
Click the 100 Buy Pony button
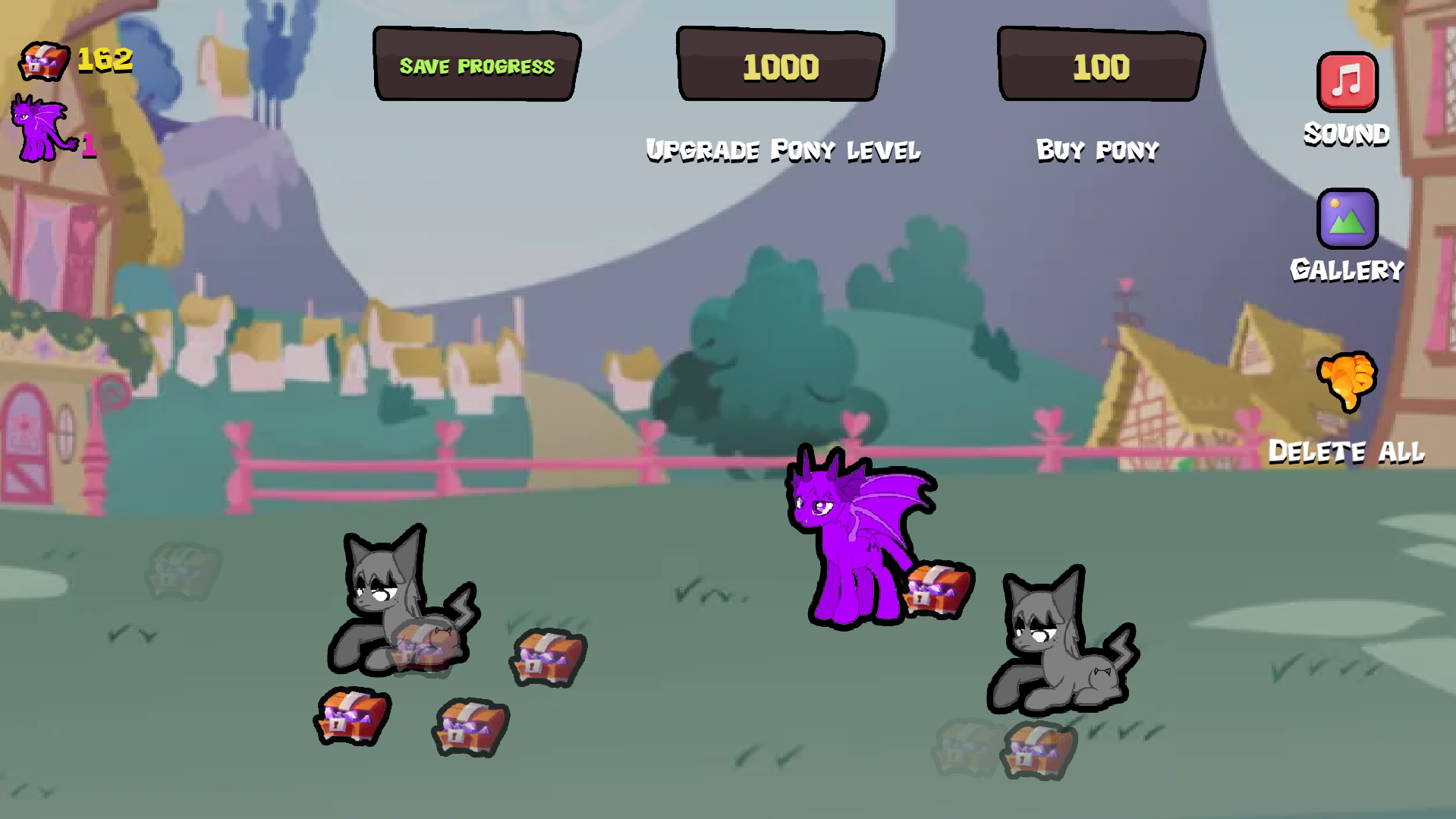tap(1099, 65)
